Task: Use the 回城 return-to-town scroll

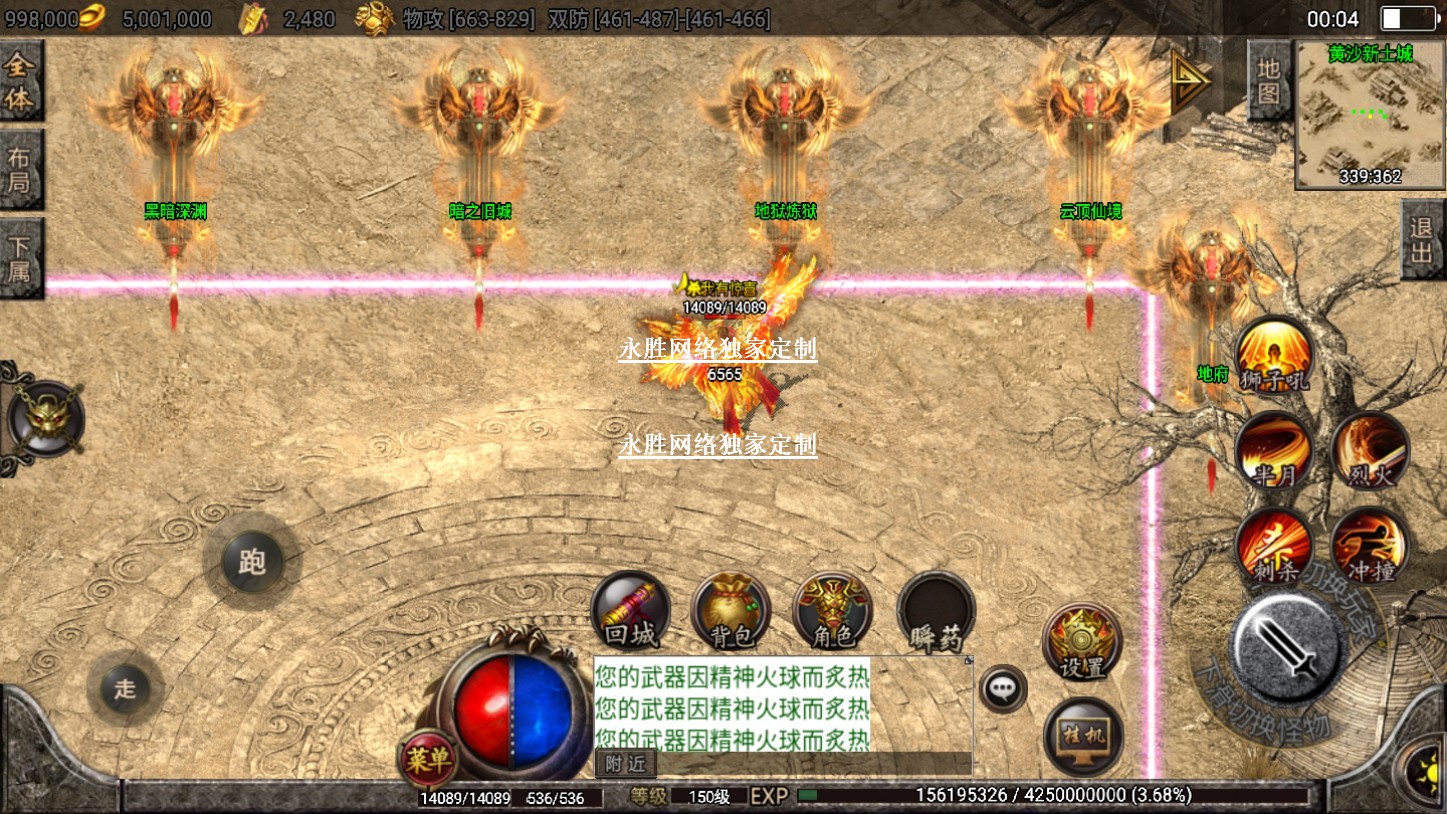Action: click(x=630, y=610)
